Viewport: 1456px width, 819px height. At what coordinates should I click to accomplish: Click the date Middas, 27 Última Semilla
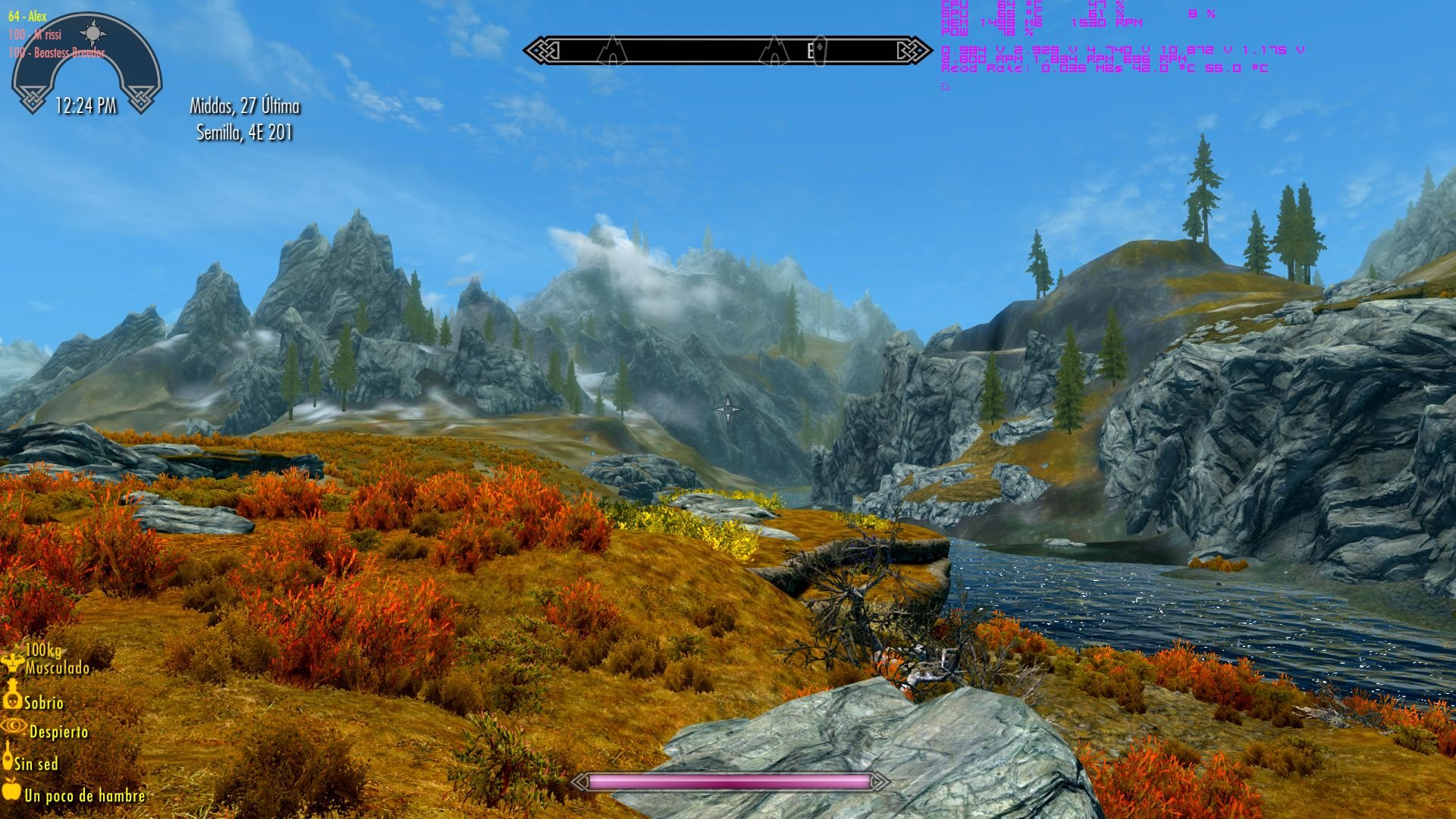coord(245,120)
